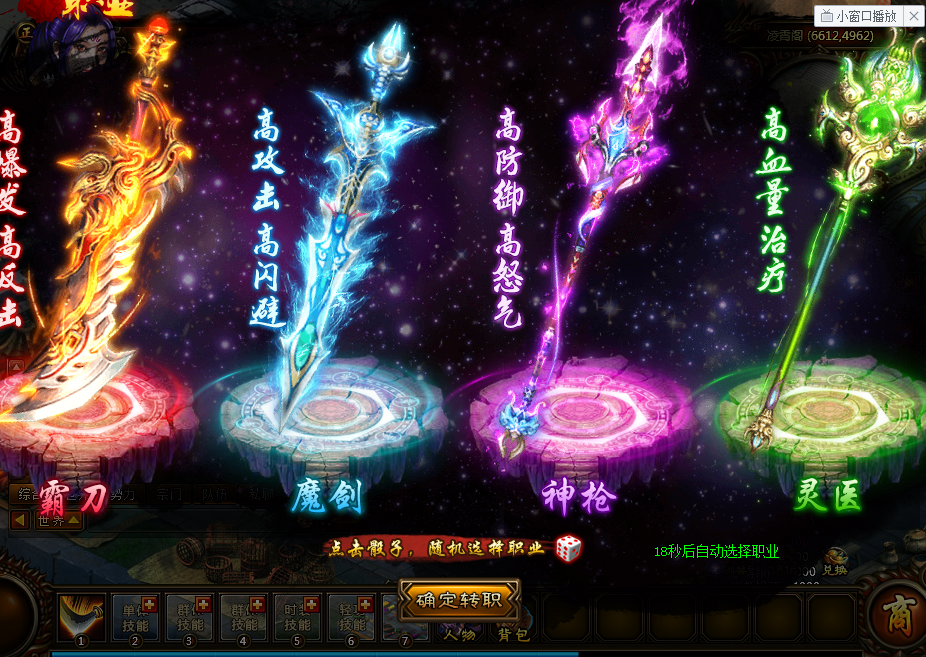Activate the first hotbar skill icon
Screen dimensions: 926x657
82,614
